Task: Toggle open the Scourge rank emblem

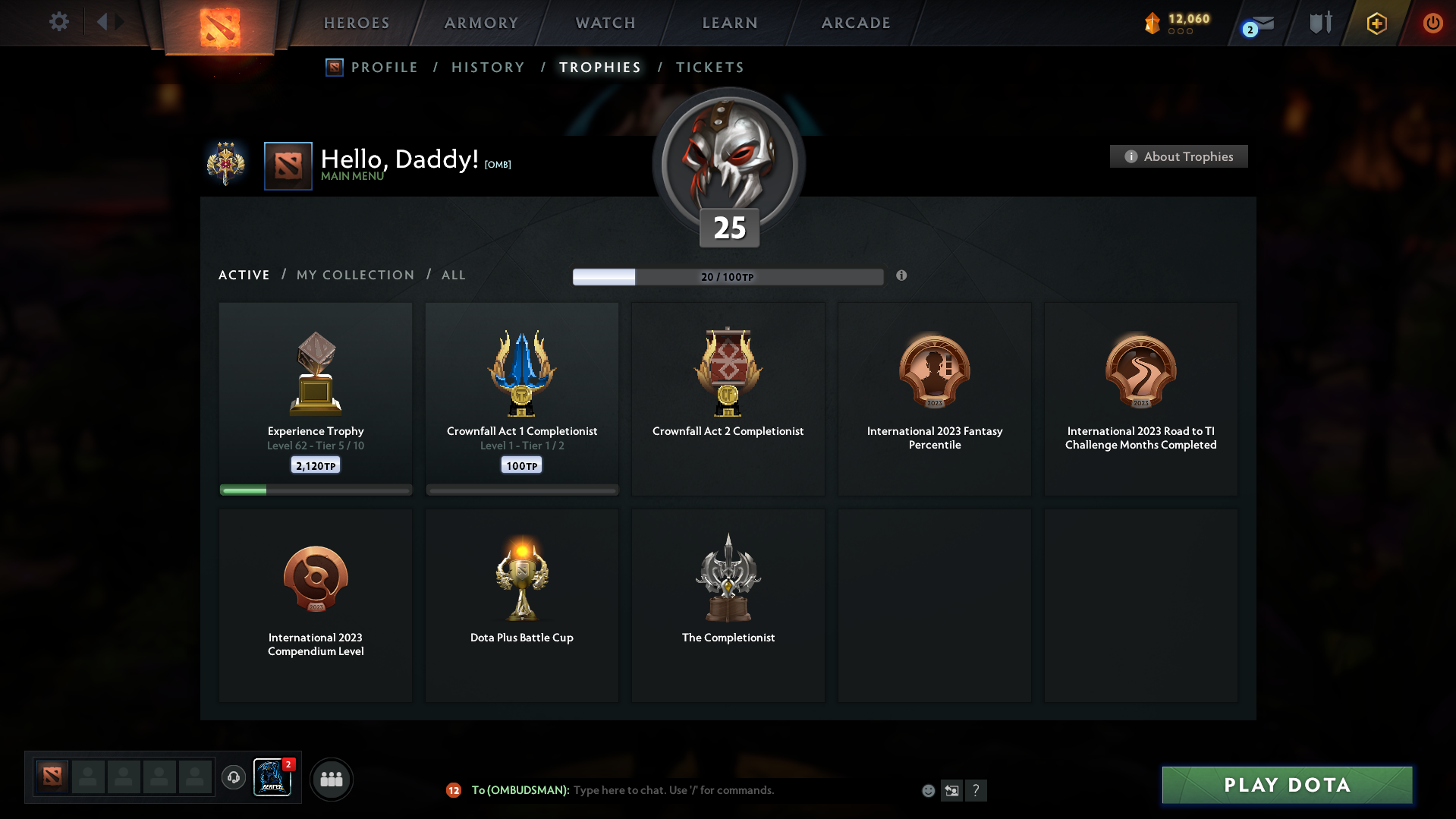Action: coord(226,164)
